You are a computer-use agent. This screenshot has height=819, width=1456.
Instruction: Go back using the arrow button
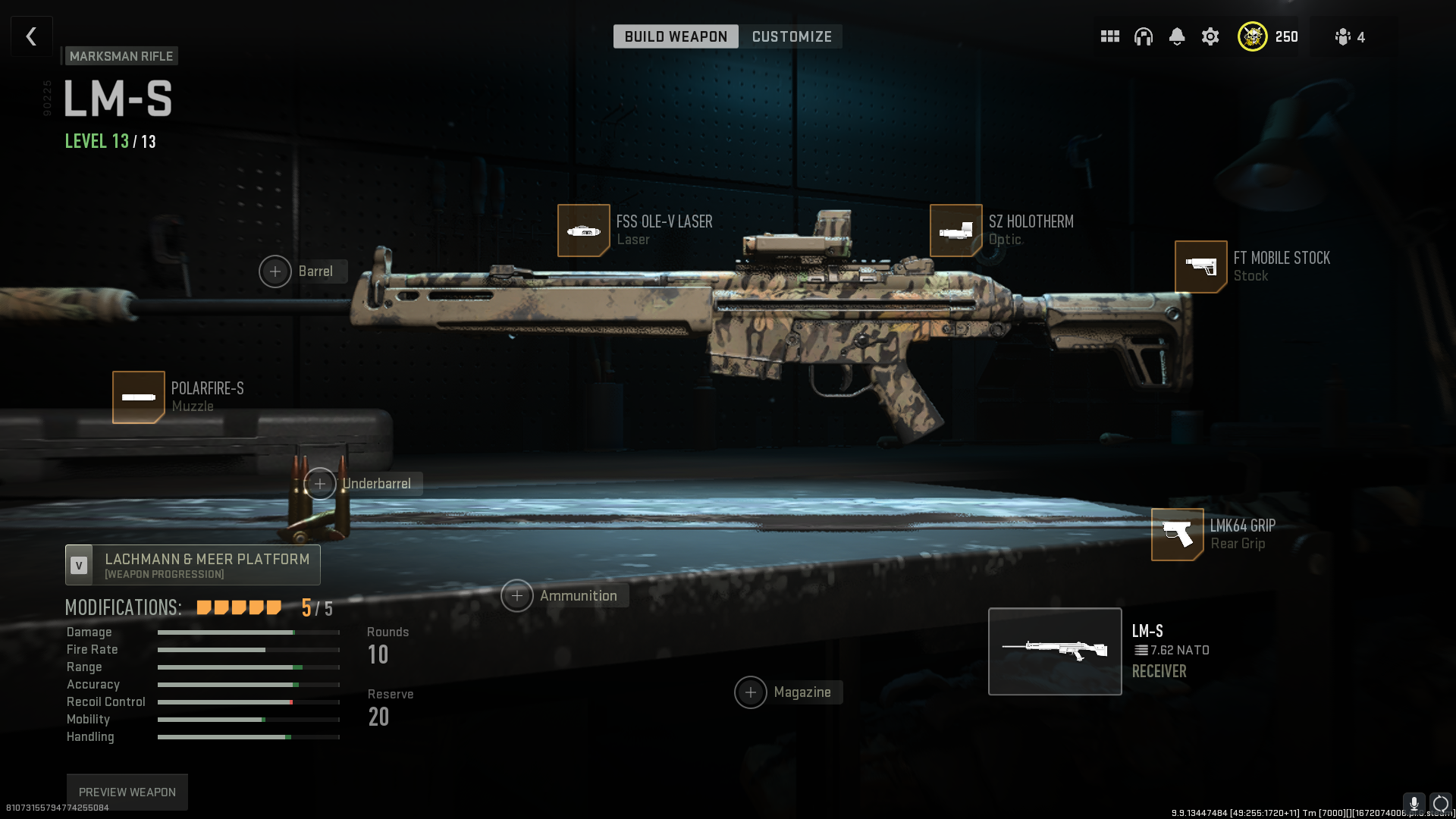point(31,36)
